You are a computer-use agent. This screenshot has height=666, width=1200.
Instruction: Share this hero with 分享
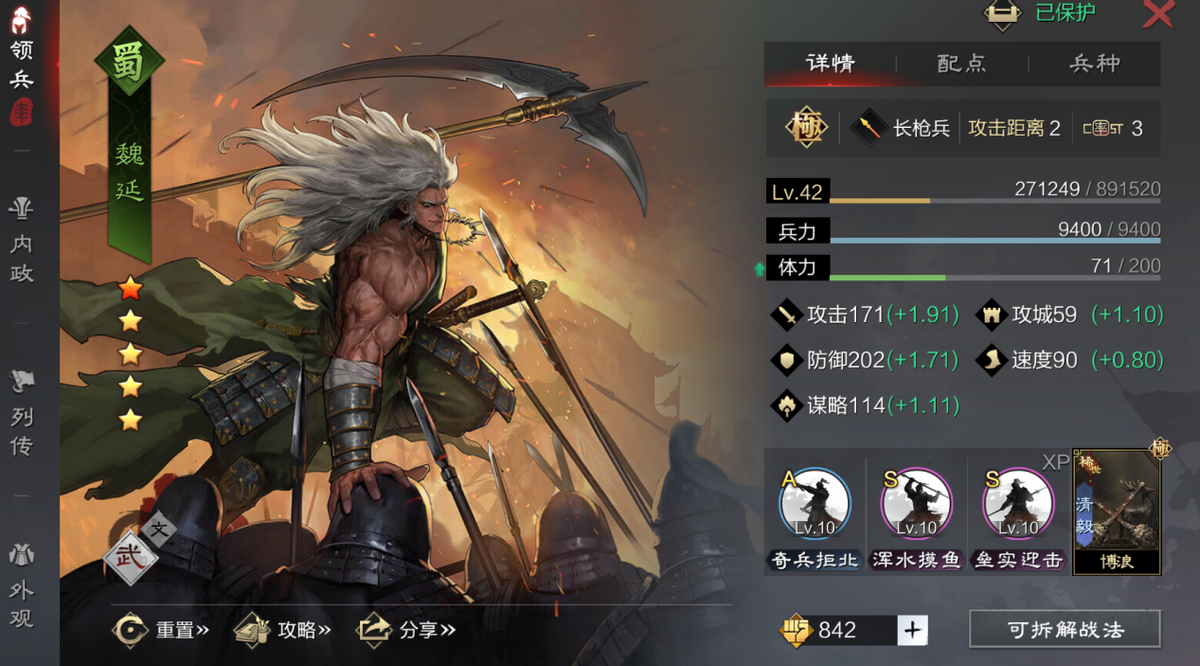click(x=406, y=630)
